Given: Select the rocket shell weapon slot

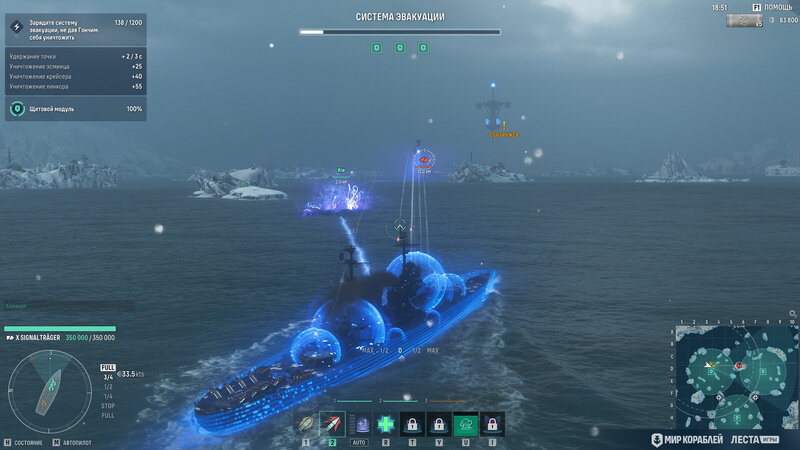Looking at the screenshot, I should tap(333, 424).
